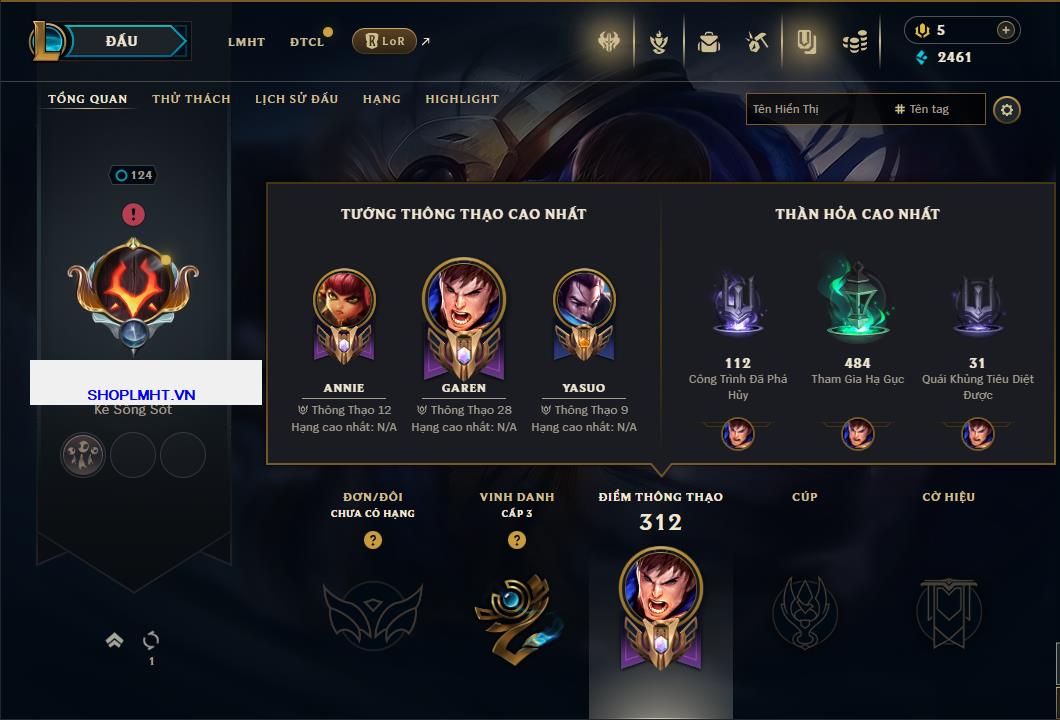
Task: View the CÚP trophy section
Action: coord(805,612)
